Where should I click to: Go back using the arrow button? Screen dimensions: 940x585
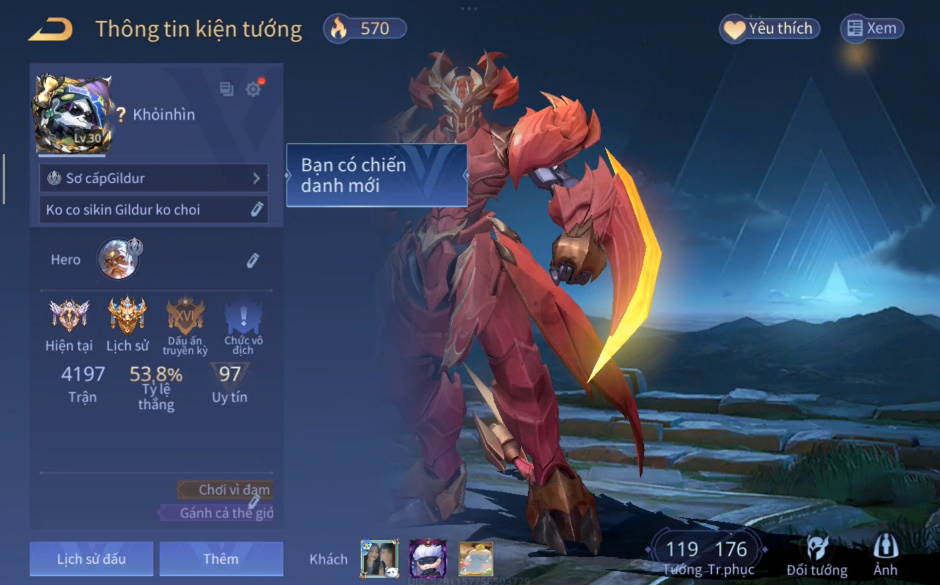click(50, 29)
